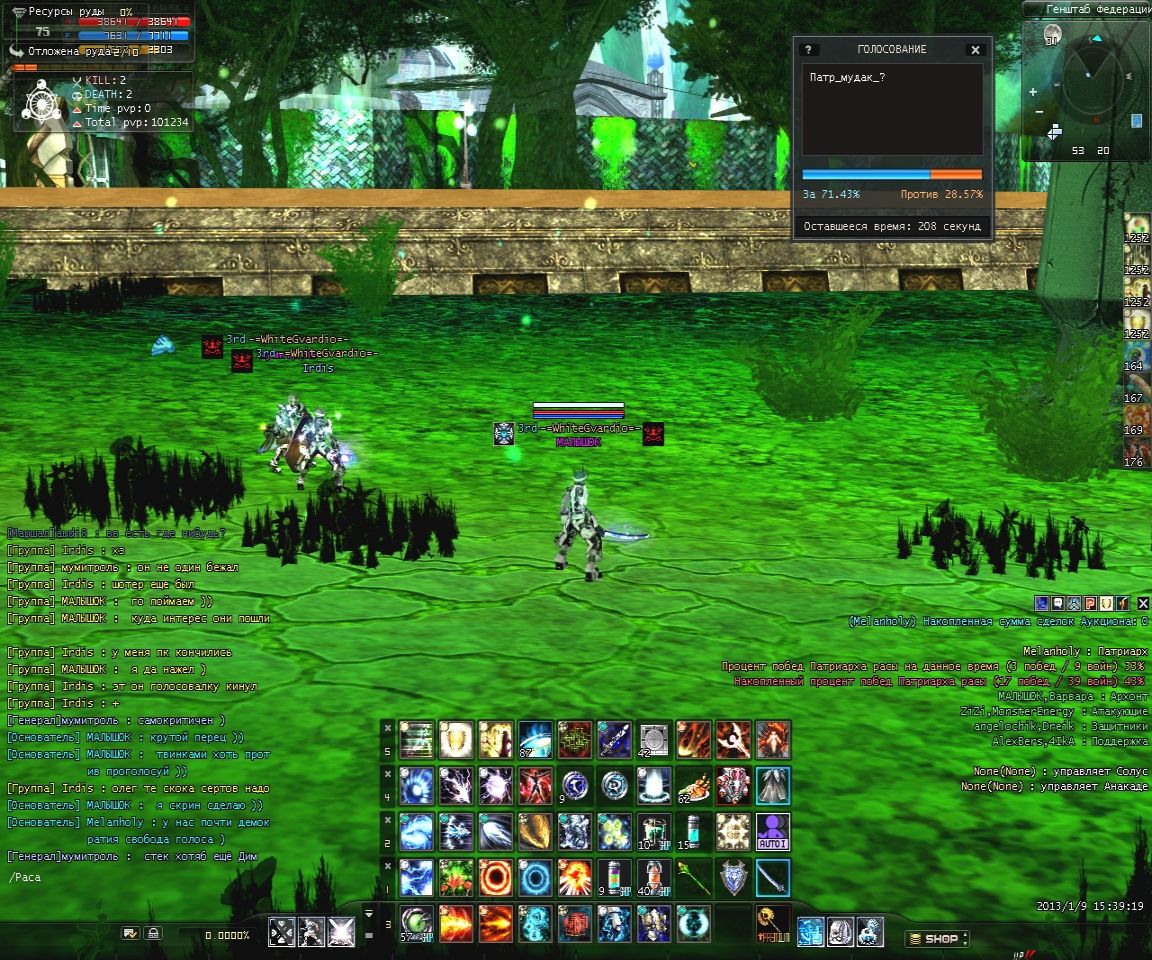Use the HP potion with 40 count
1152x960 pixels.
coord(654,878)
